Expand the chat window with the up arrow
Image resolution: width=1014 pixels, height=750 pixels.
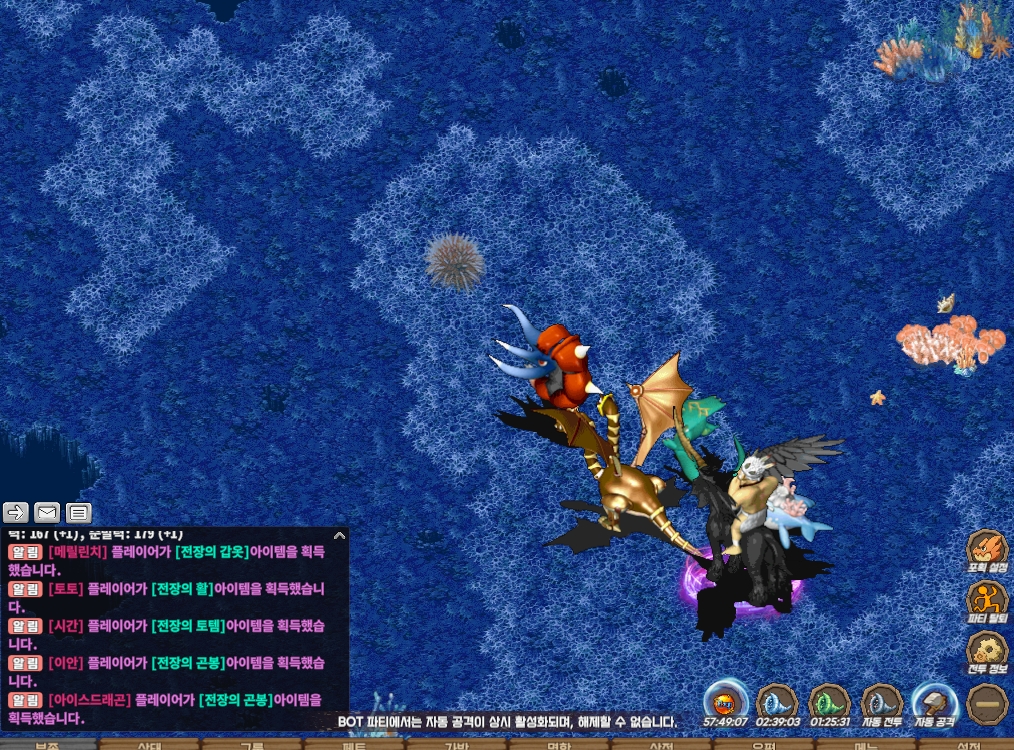pos(339,536)
